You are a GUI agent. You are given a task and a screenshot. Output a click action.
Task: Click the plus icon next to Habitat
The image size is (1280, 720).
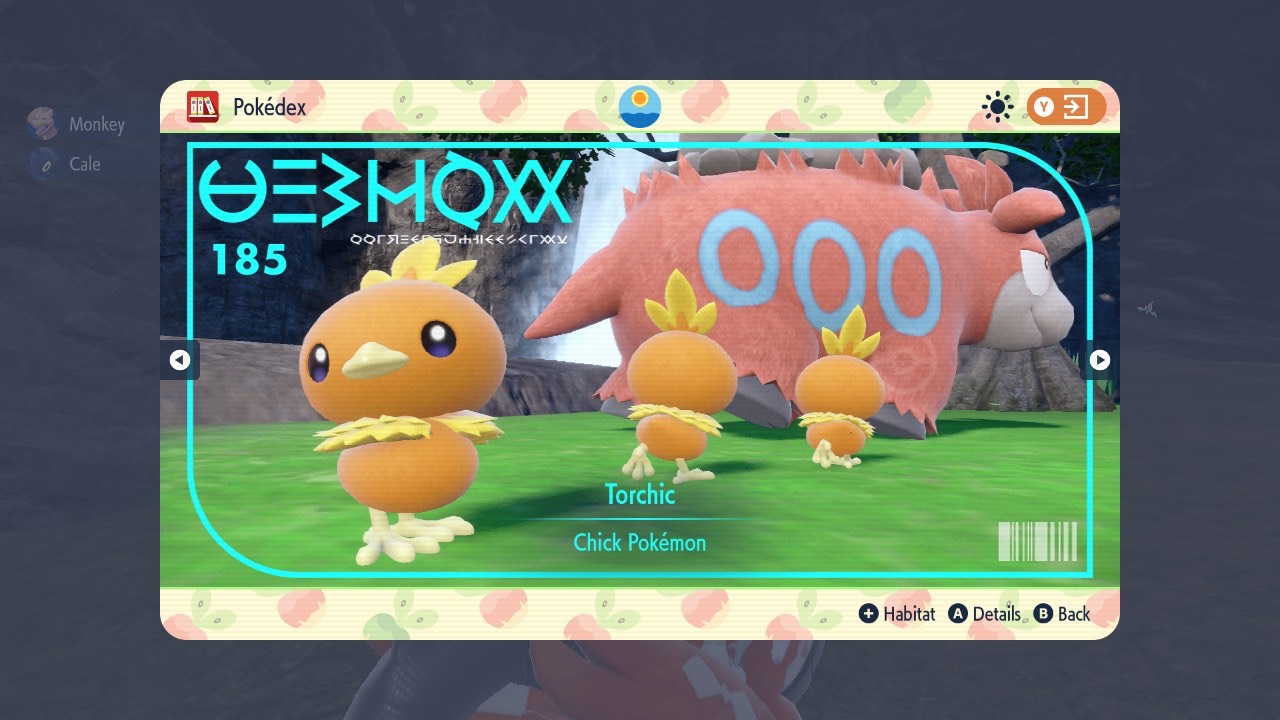(869, 614)
